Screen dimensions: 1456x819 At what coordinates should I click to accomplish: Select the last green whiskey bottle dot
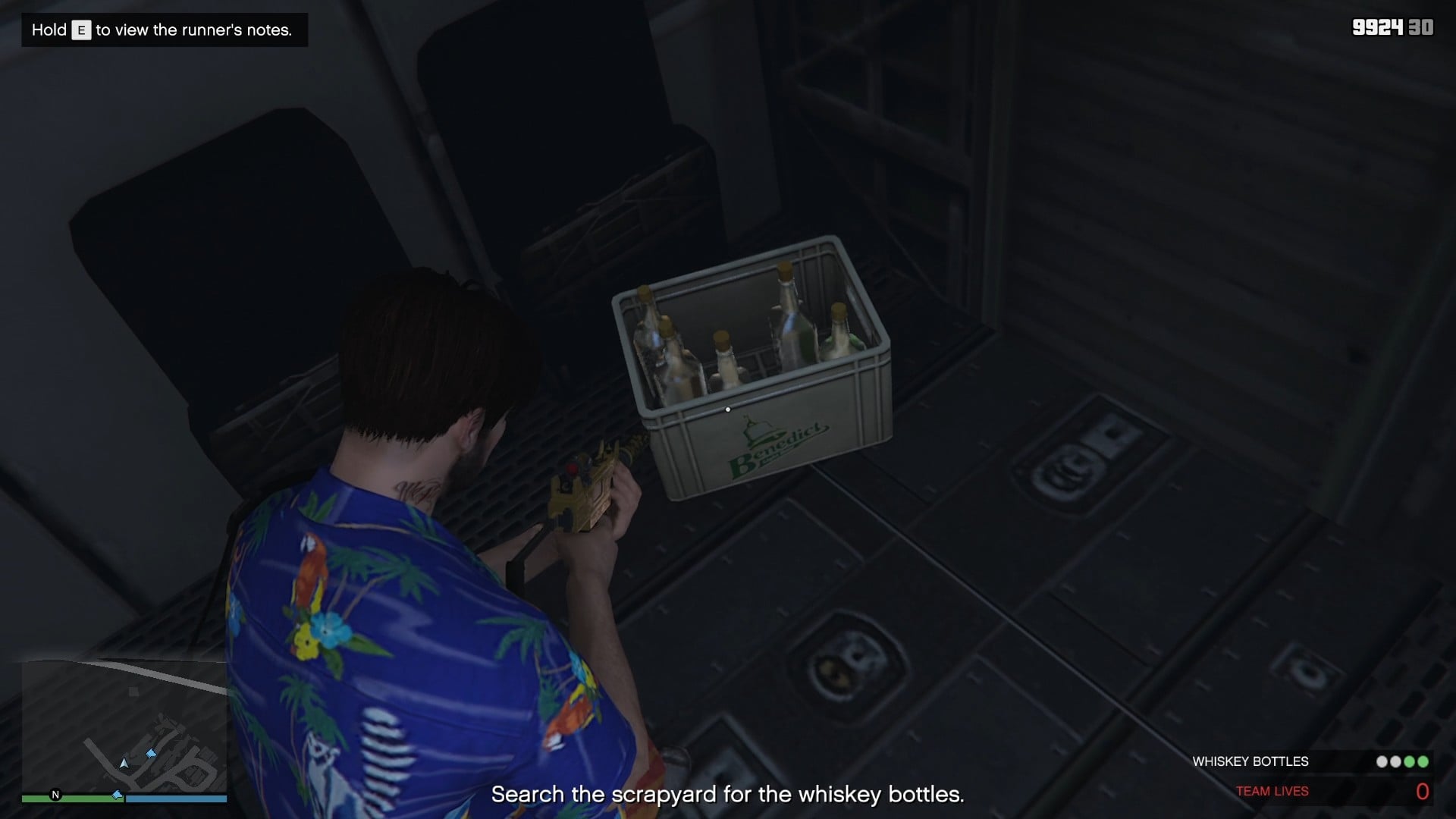pos(1423,761)
